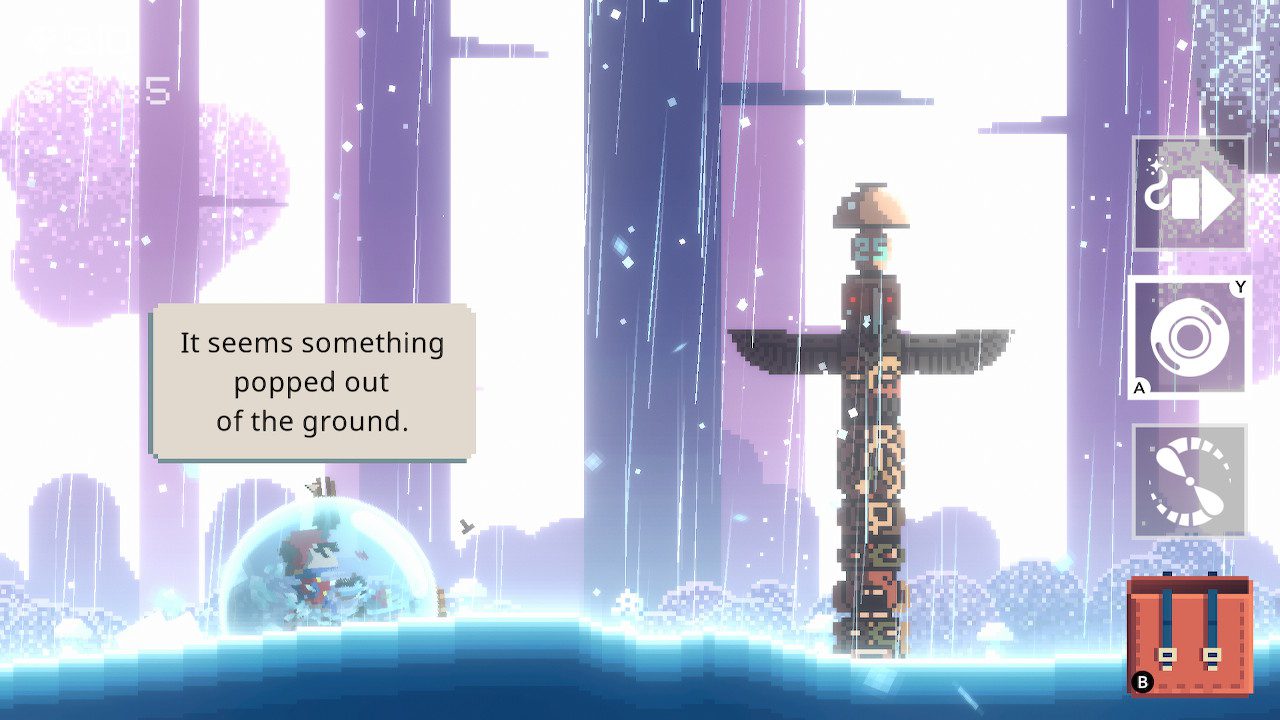This screenshot has width=1280, height=720.
Task: Select the topmost ability slot with arrow icon
Action: [x=1192, y=197]
